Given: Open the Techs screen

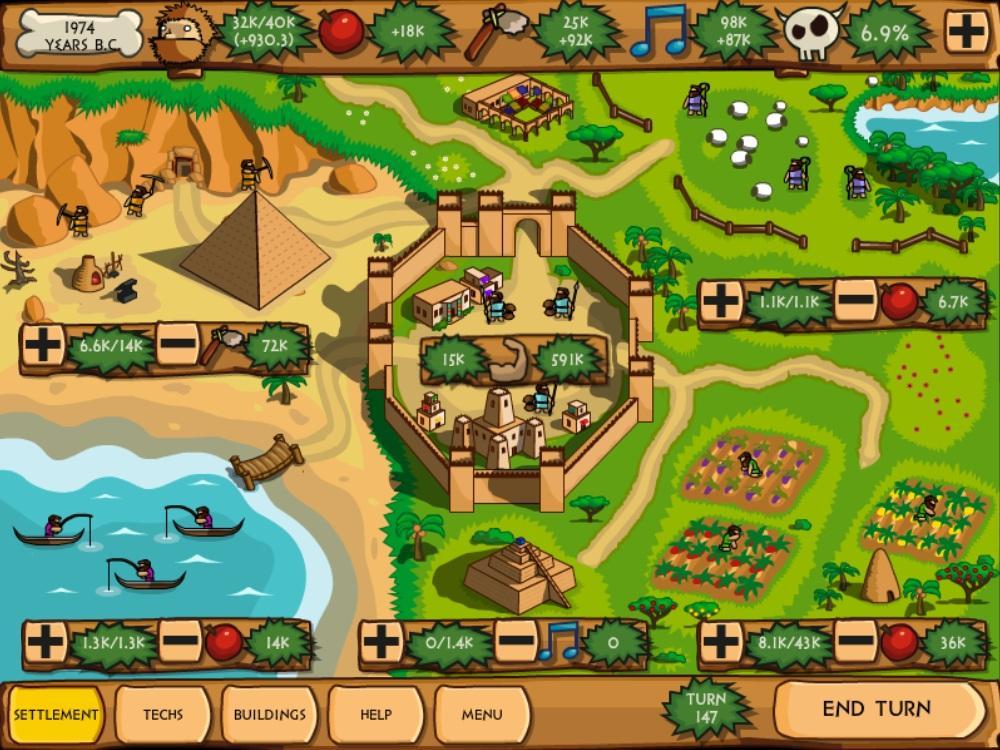Looking at the screenshot, I should click(163, 714).
